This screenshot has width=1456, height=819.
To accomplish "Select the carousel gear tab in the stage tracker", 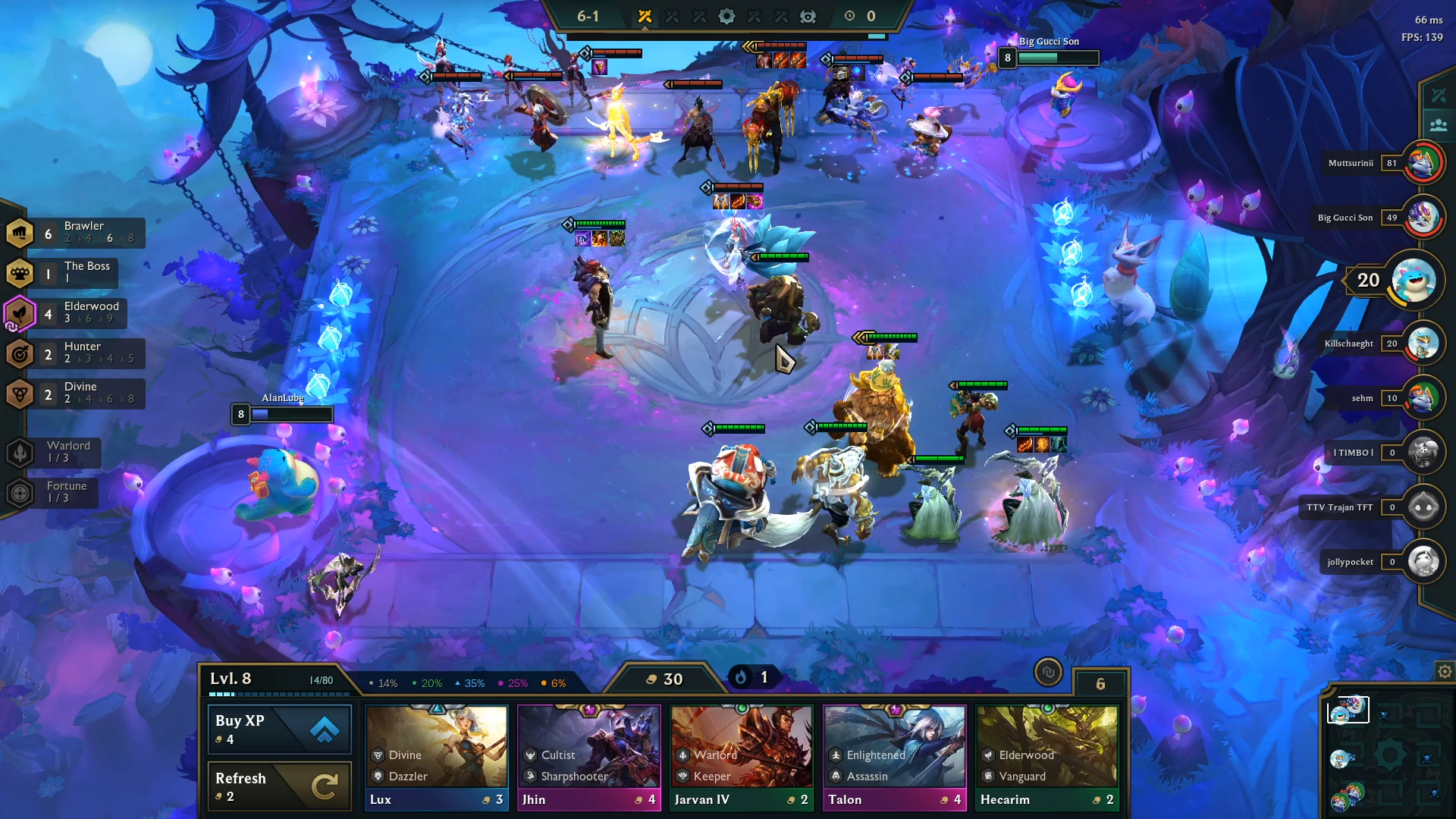I will click(726, 16).
